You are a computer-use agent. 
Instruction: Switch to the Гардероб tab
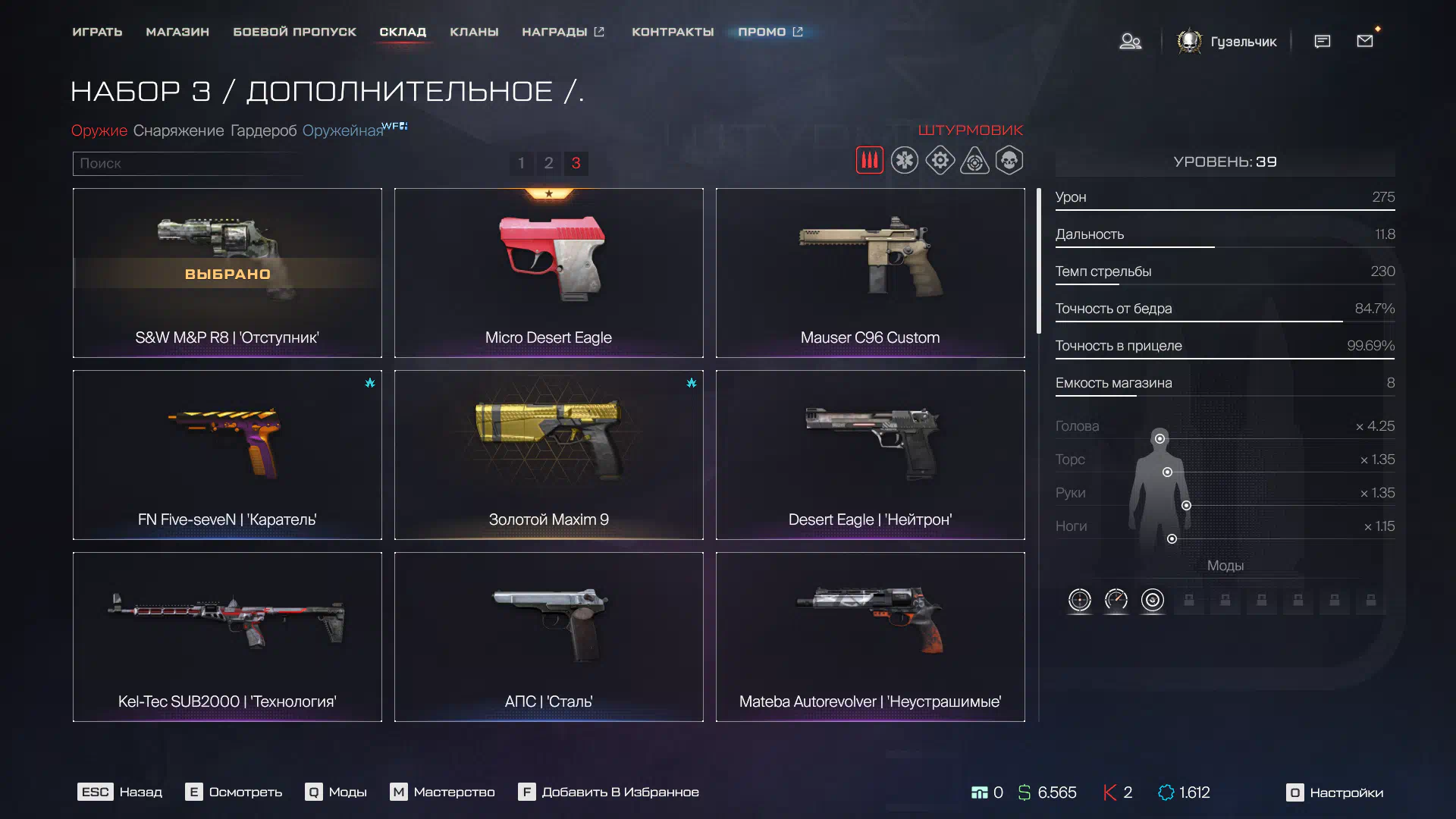pos(263,130)
